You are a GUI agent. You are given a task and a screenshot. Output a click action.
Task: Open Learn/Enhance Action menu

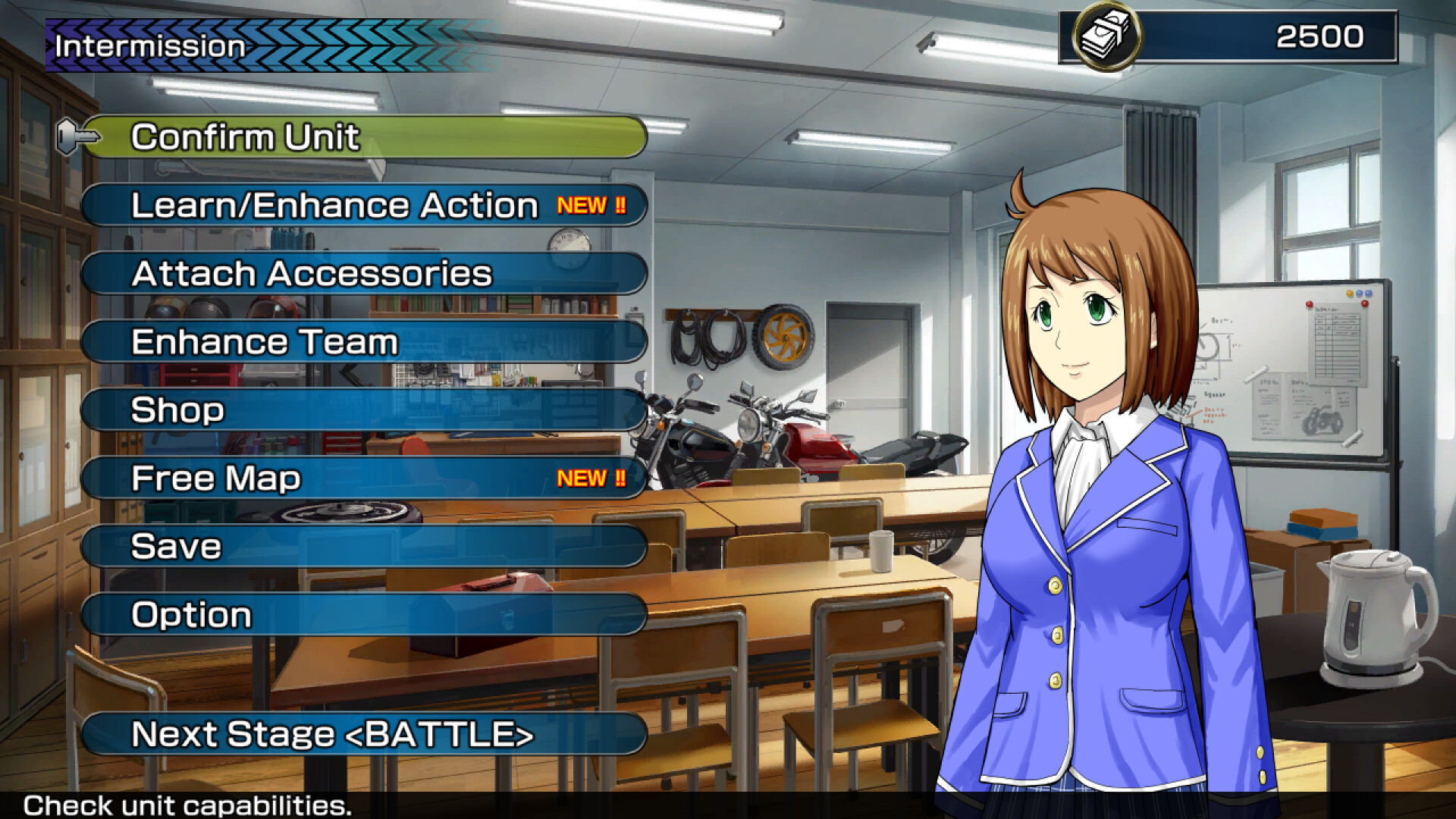pos(364,206)
